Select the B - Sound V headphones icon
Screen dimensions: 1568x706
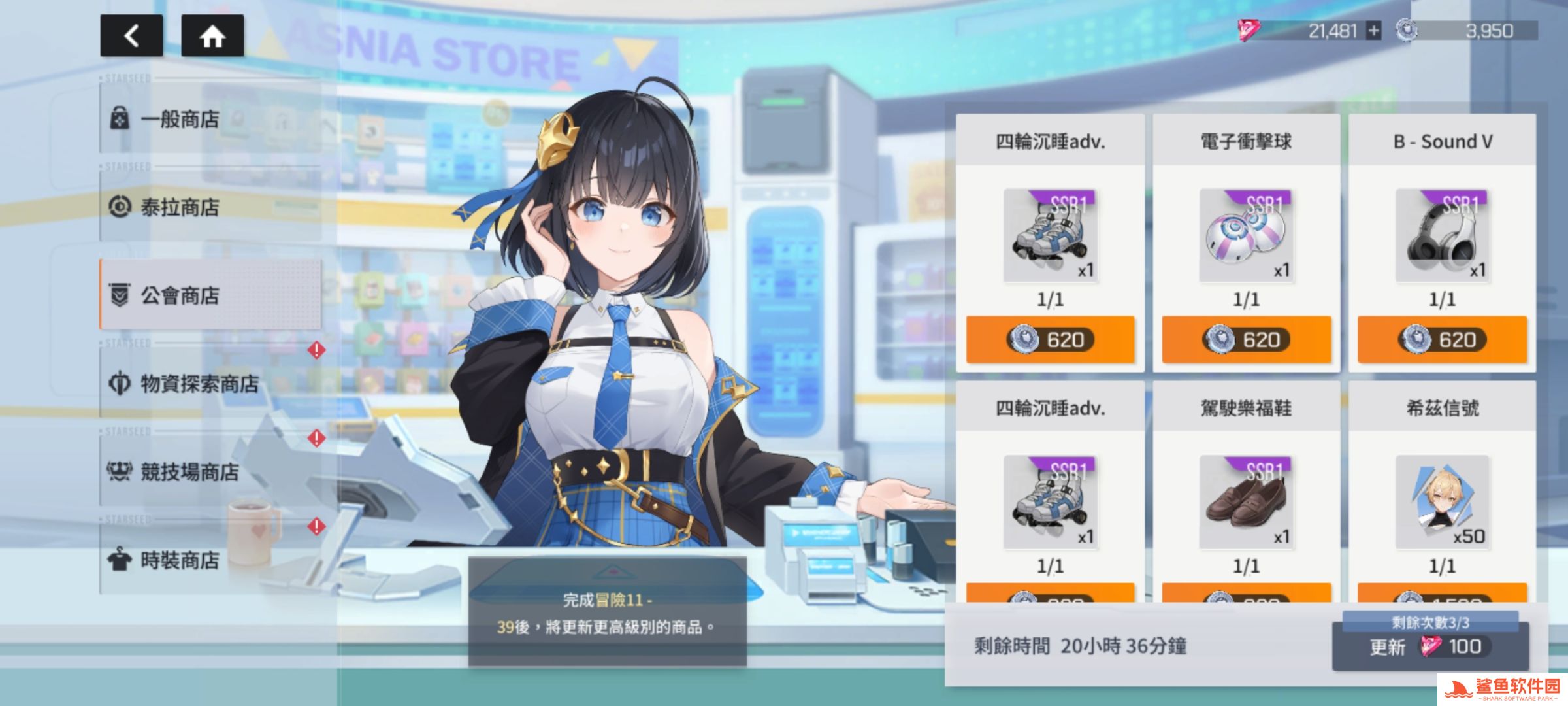click(1442, 235)
